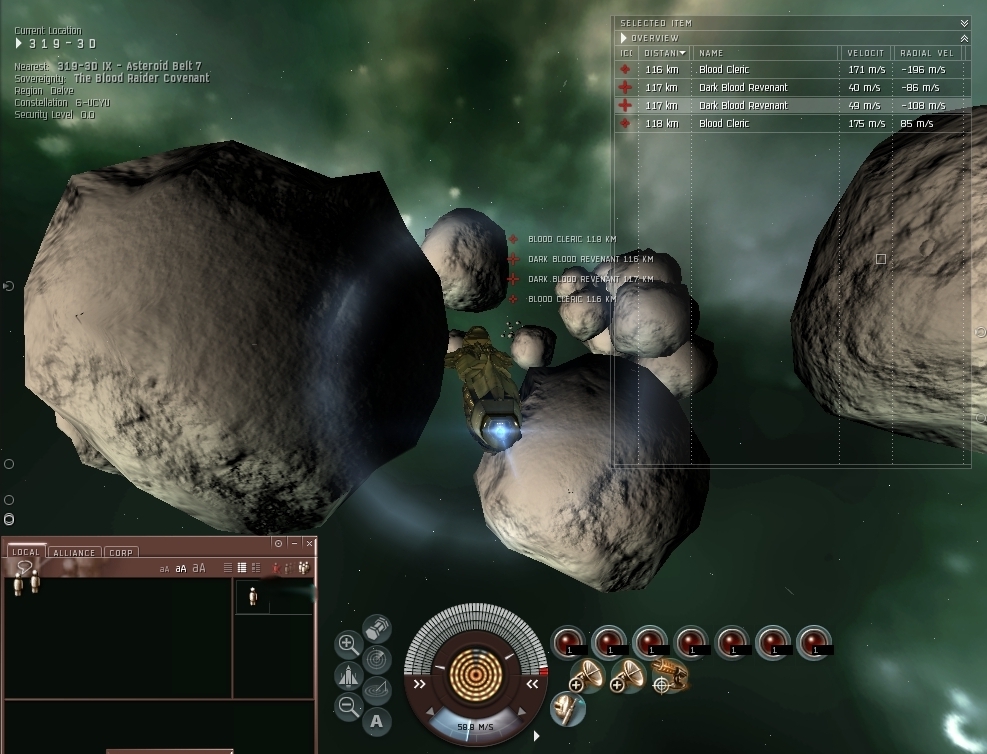Select the Local chat tab
The width and height of the screenshot is (987, 754).
tap(26, 552)
